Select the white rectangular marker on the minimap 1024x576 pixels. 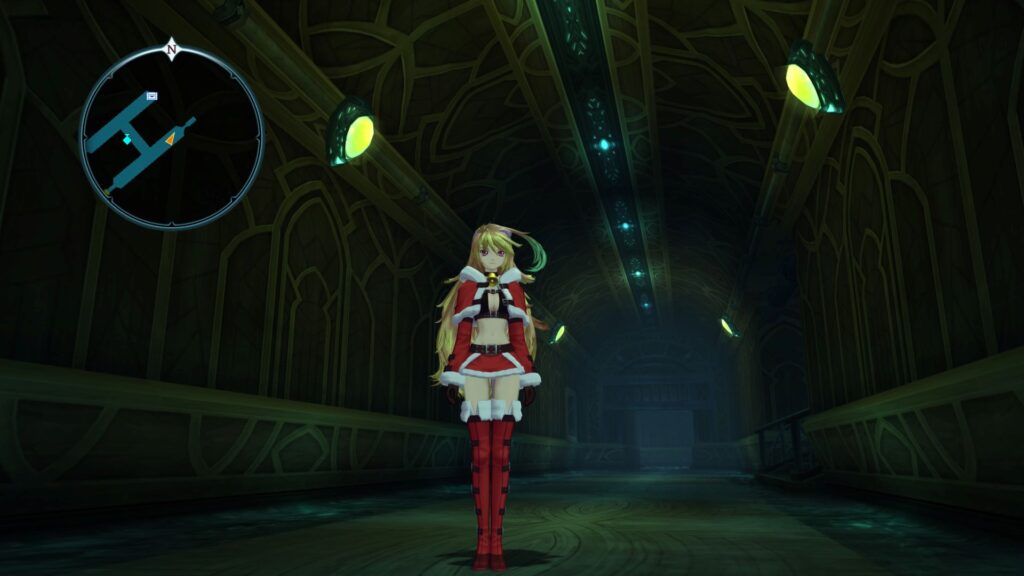tap(151, 96)
